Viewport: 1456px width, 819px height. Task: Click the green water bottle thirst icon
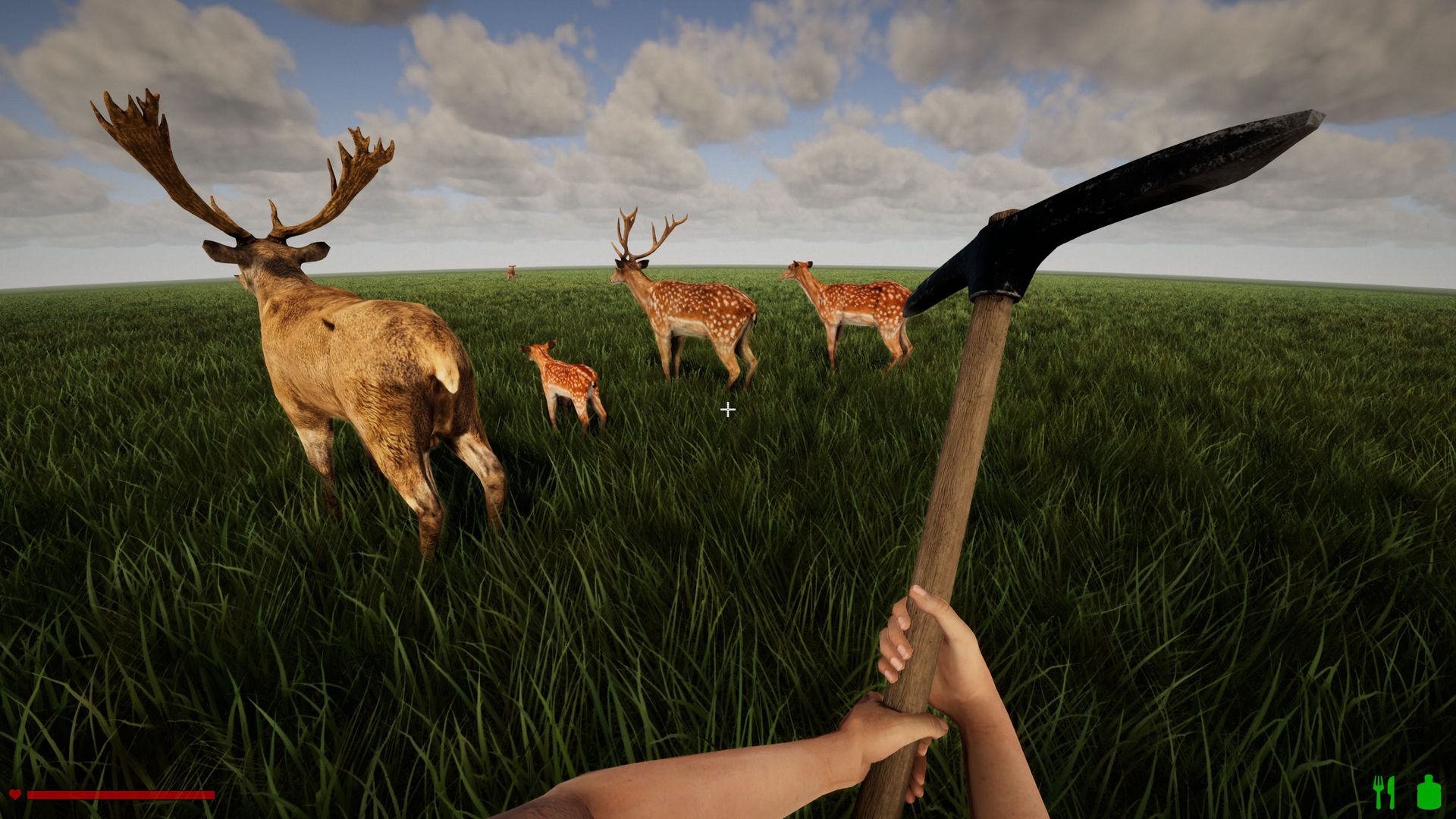click(x=1429, y=792)
